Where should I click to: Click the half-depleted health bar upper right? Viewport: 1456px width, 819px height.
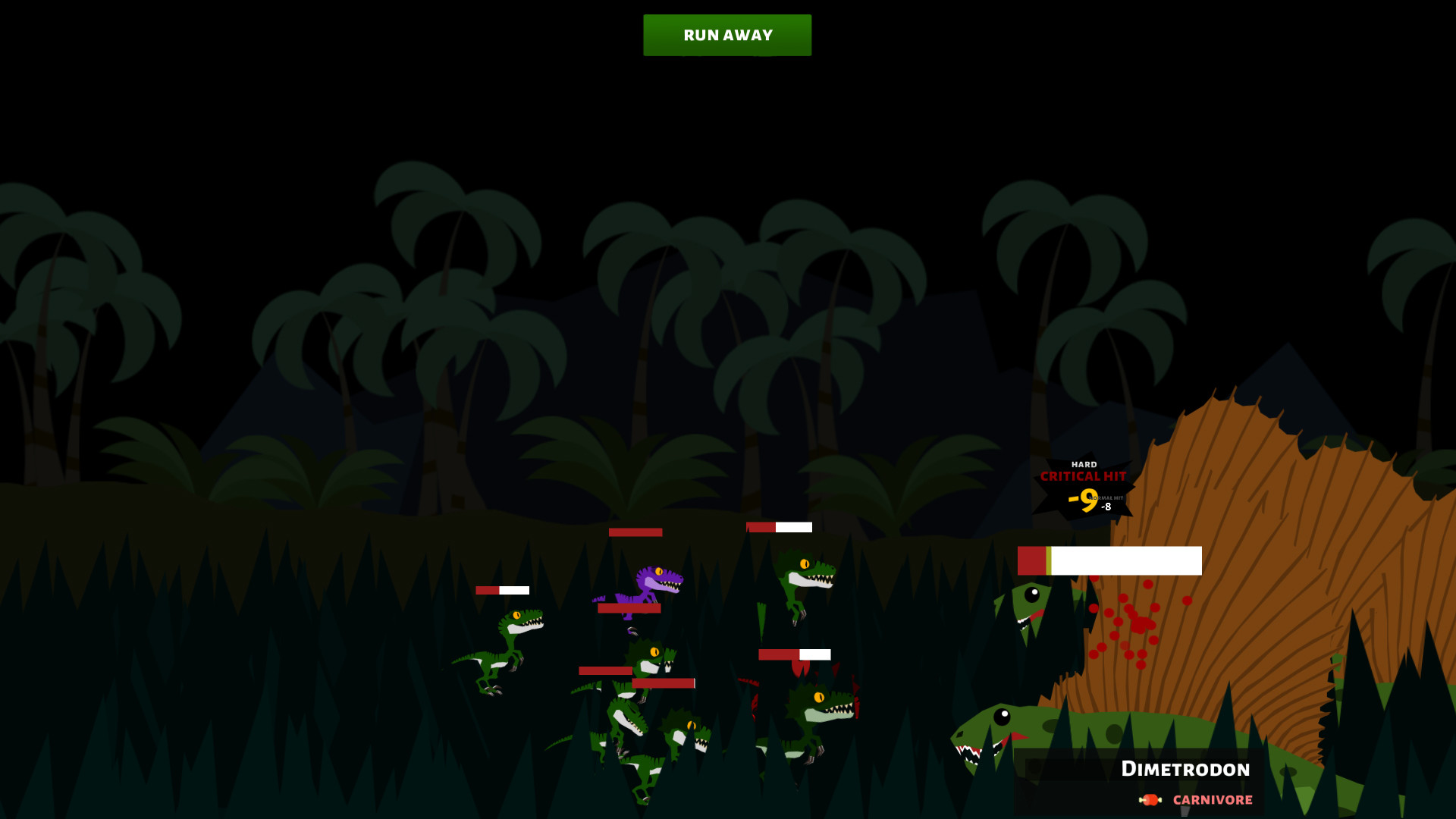click(778, 526)
